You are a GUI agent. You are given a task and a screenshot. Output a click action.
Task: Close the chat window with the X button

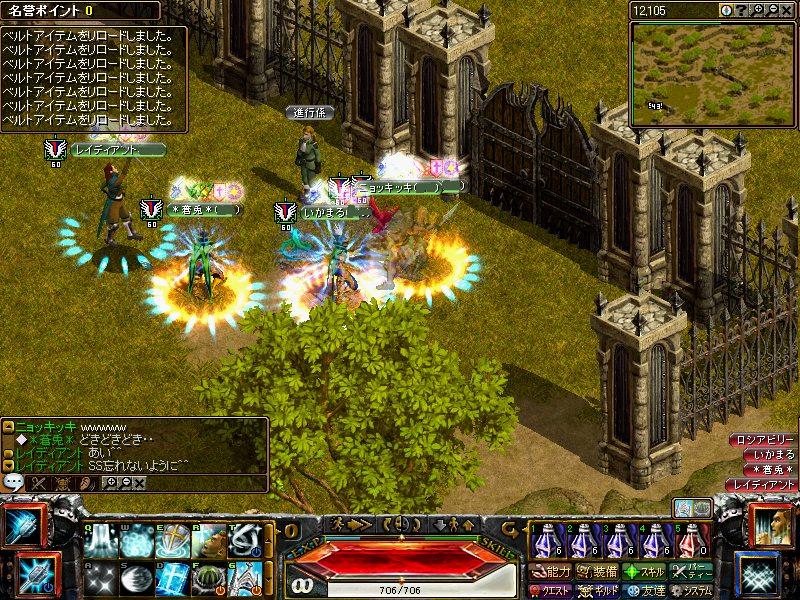(x=138, y=483)
